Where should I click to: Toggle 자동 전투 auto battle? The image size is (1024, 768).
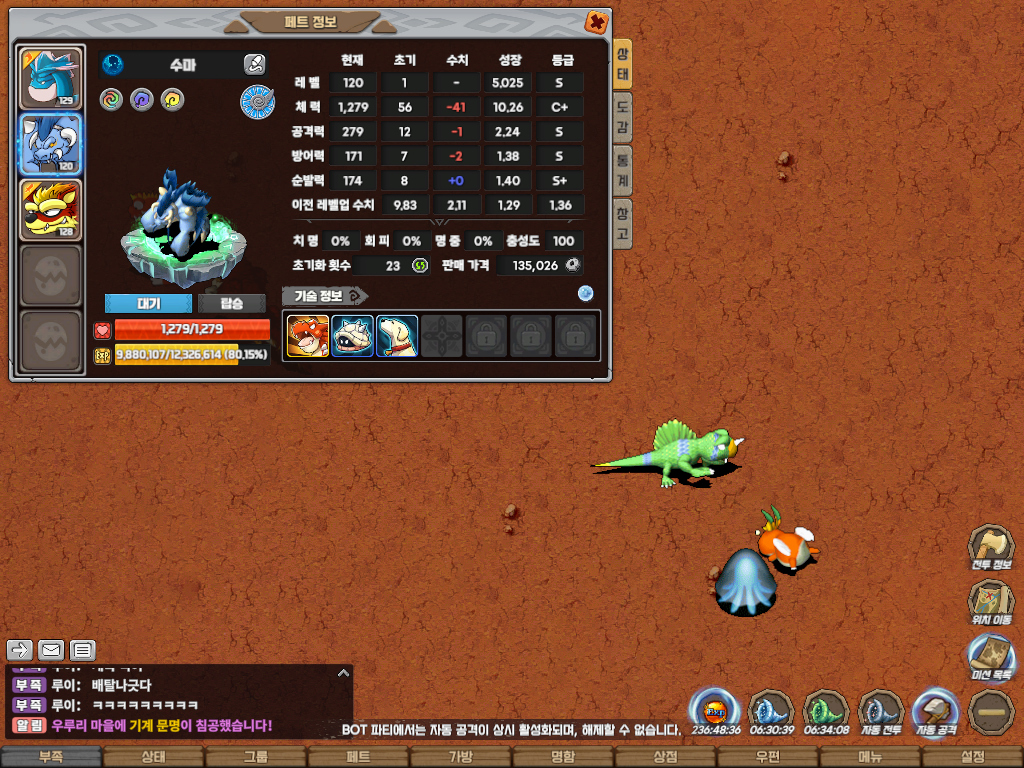point(881,712)
